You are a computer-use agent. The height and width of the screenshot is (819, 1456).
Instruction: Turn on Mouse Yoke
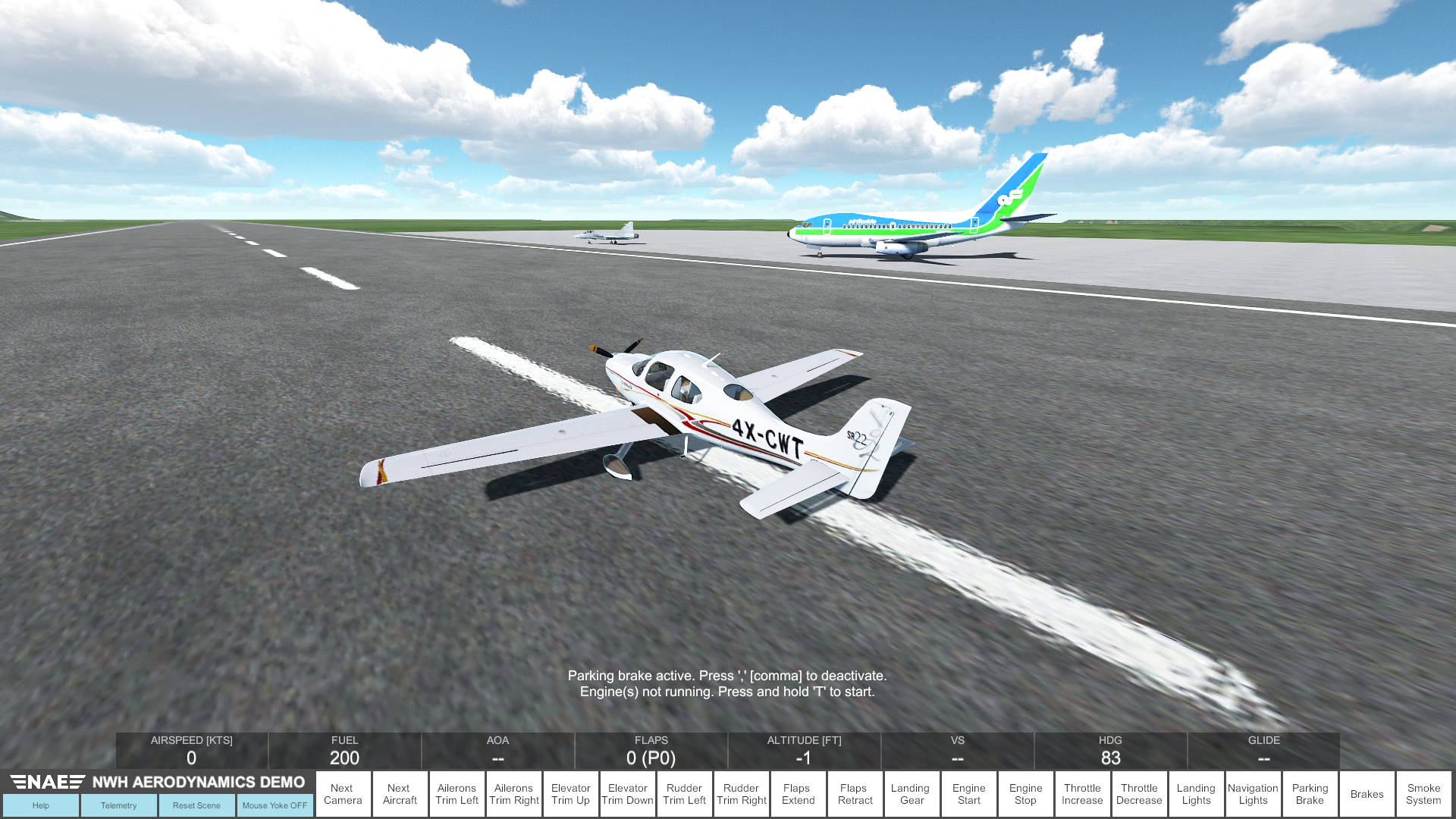(275, 805)
